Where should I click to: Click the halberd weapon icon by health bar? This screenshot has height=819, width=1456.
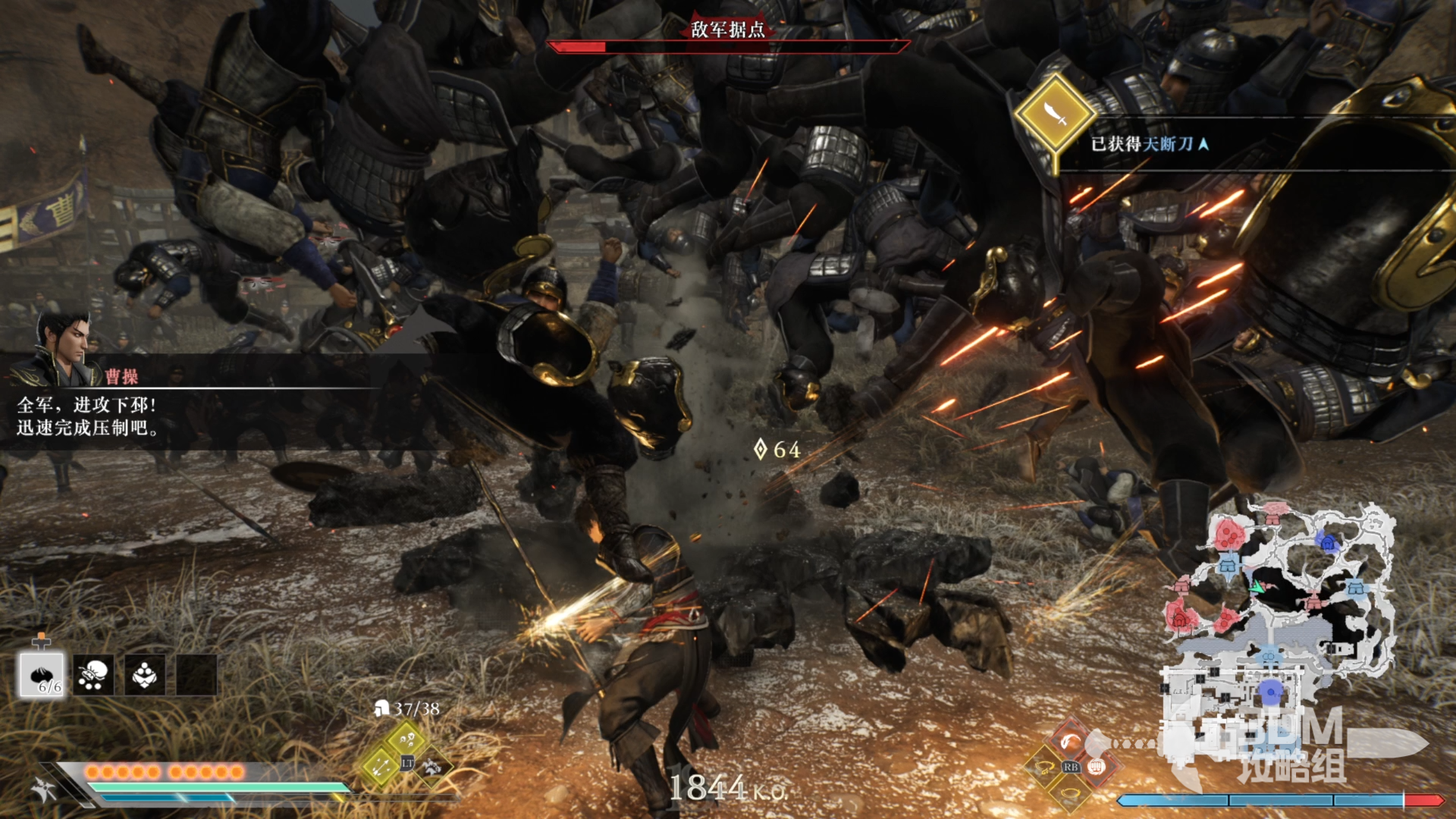[x=43, y=789]
